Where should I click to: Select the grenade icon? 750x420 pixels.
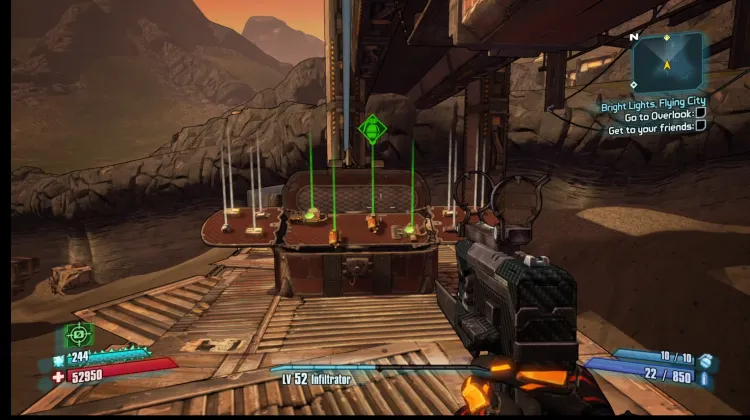(706, 358)
